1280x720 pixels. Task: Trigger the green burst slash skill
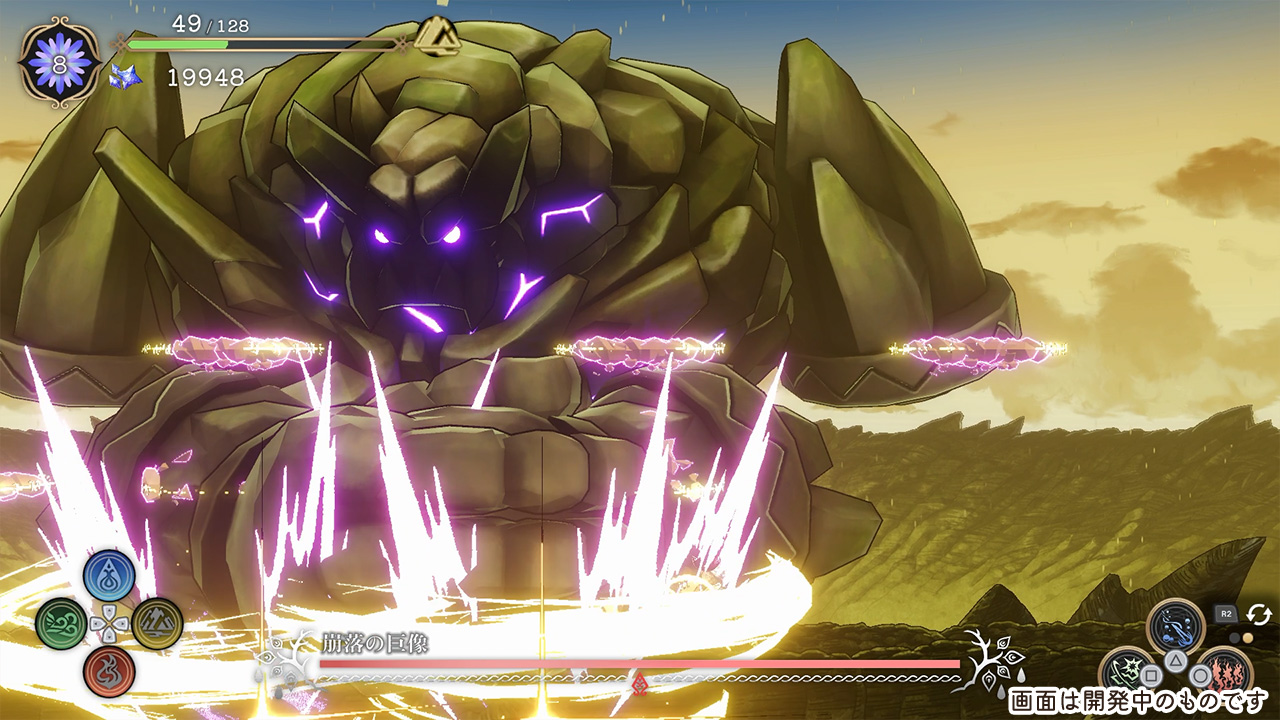(1128, 674)
